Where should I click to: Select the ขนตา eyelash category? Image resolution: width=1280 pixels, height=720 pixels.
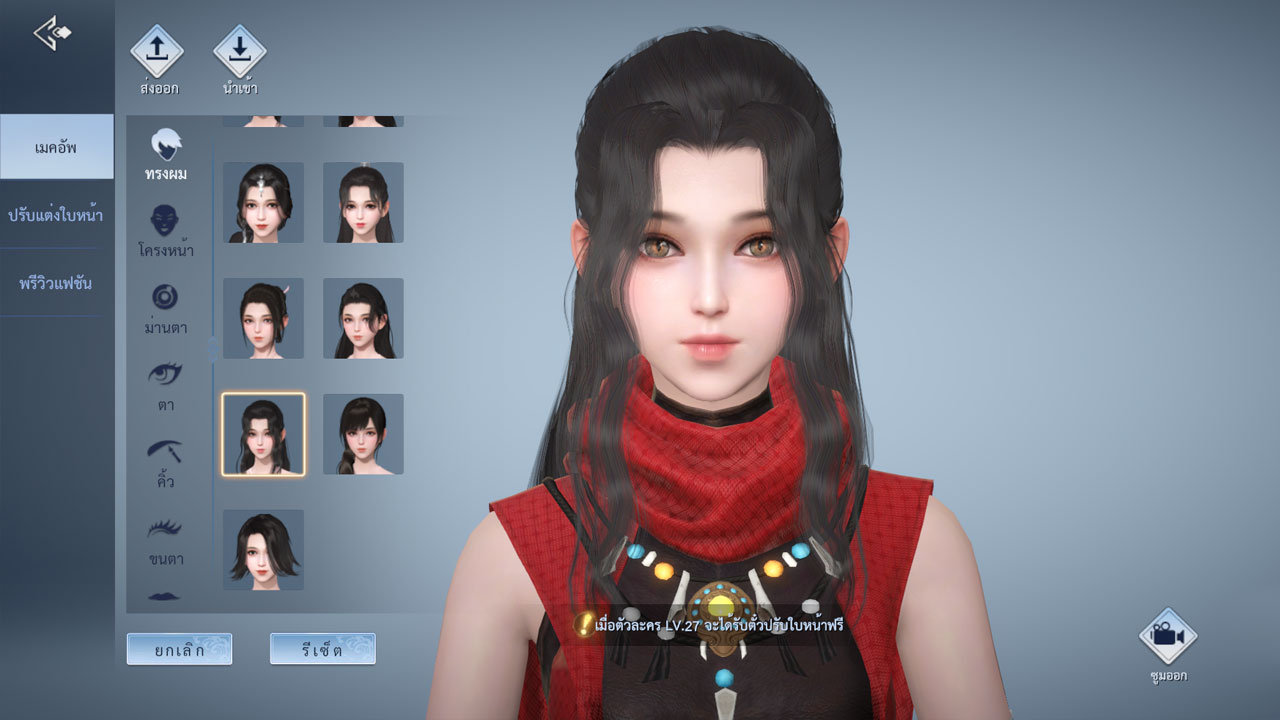[166, 539]
